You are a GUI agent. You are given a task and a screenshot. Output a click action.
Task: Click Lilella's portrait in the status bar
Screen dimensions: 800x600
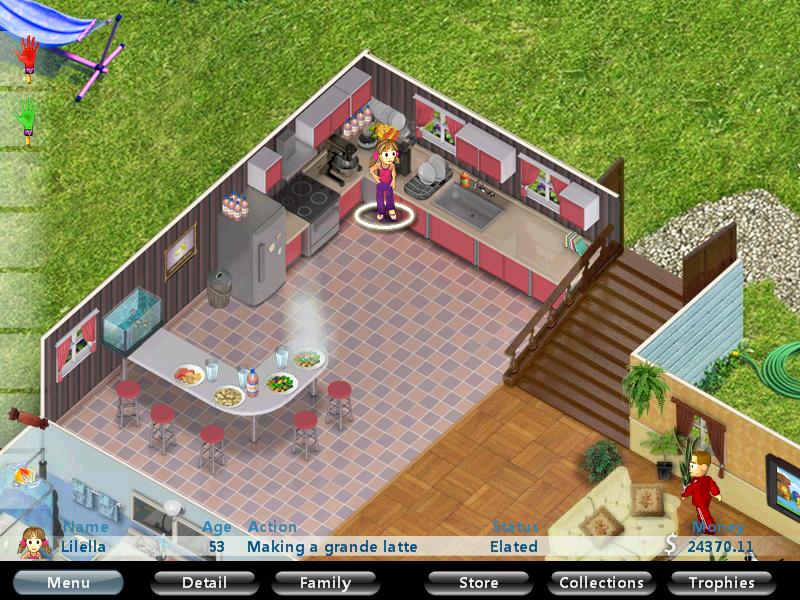[x=34, y=542]
